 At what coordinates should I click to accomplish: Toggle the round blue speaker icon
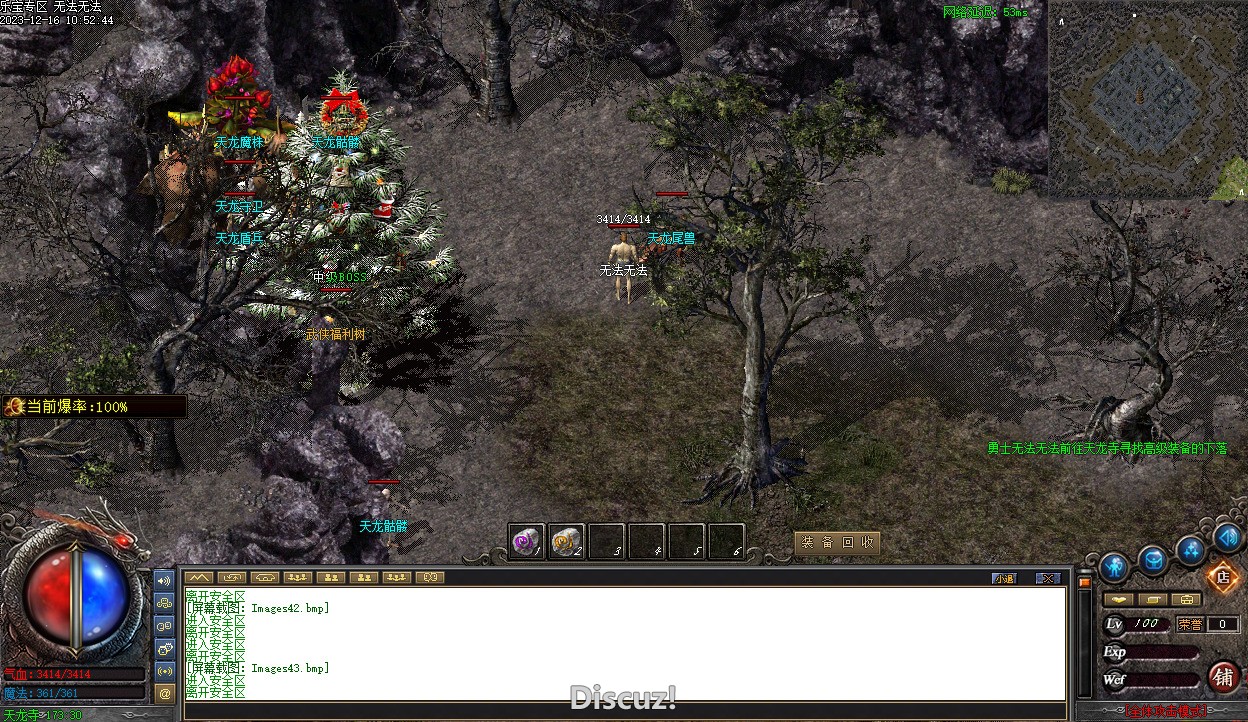pyautogui.click(x=1229, y=537)
